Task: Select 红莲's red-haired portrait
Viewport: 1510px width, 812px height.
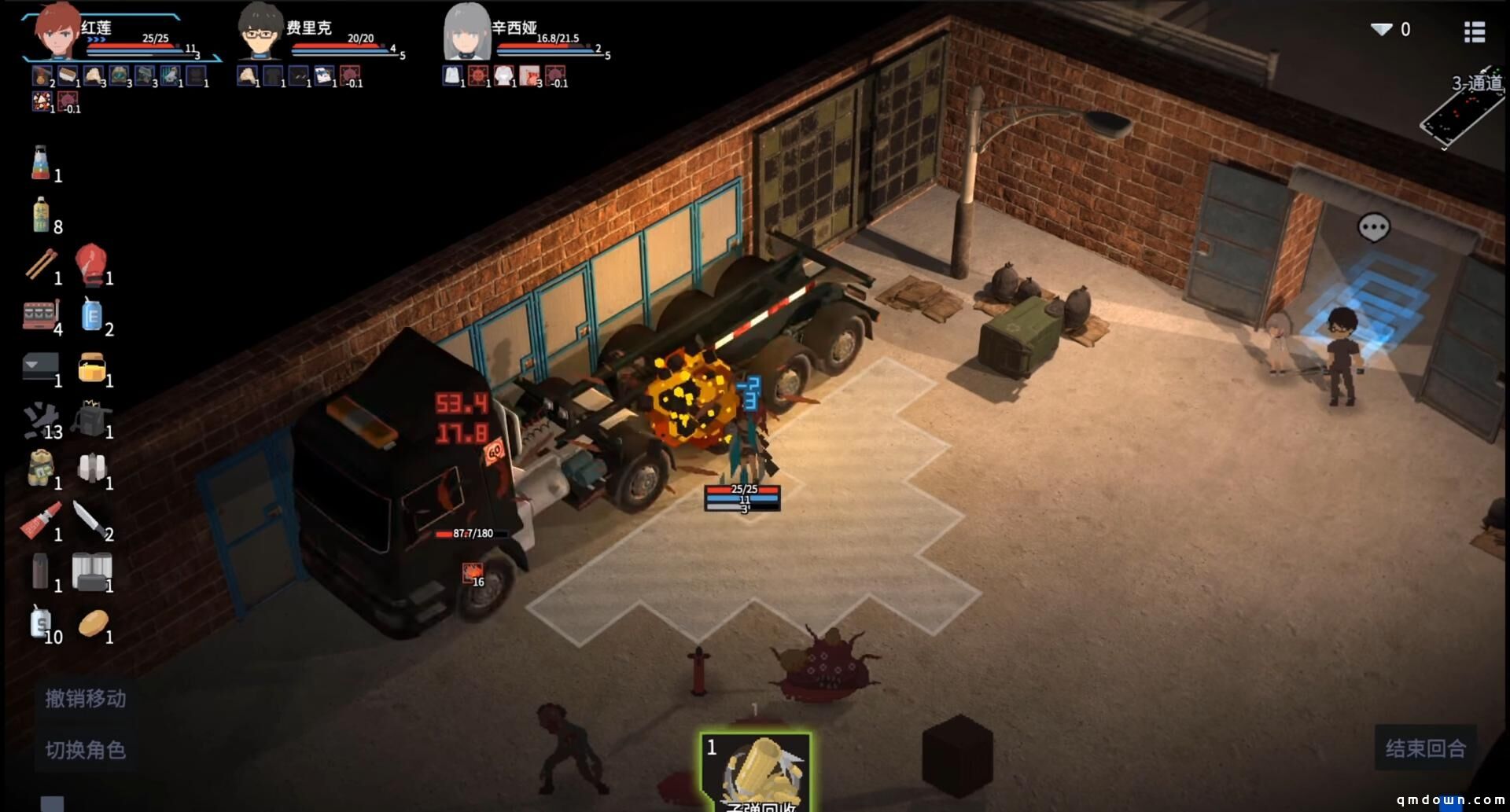Action: (57, 31)
